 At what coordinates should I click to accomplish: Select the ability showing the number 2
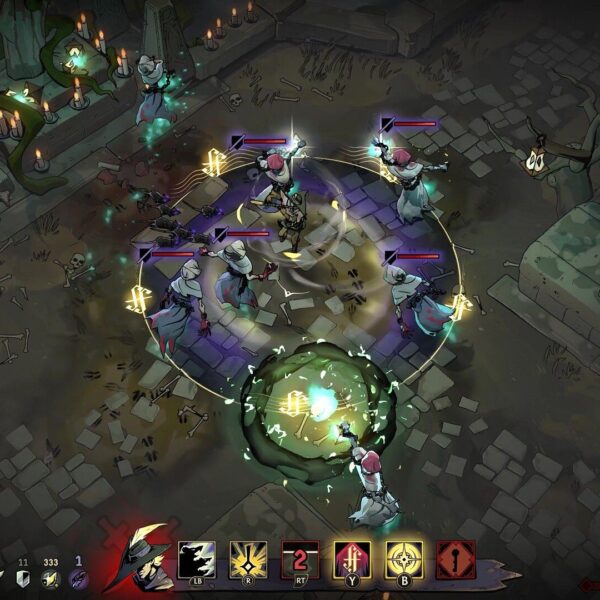(300, 559)
